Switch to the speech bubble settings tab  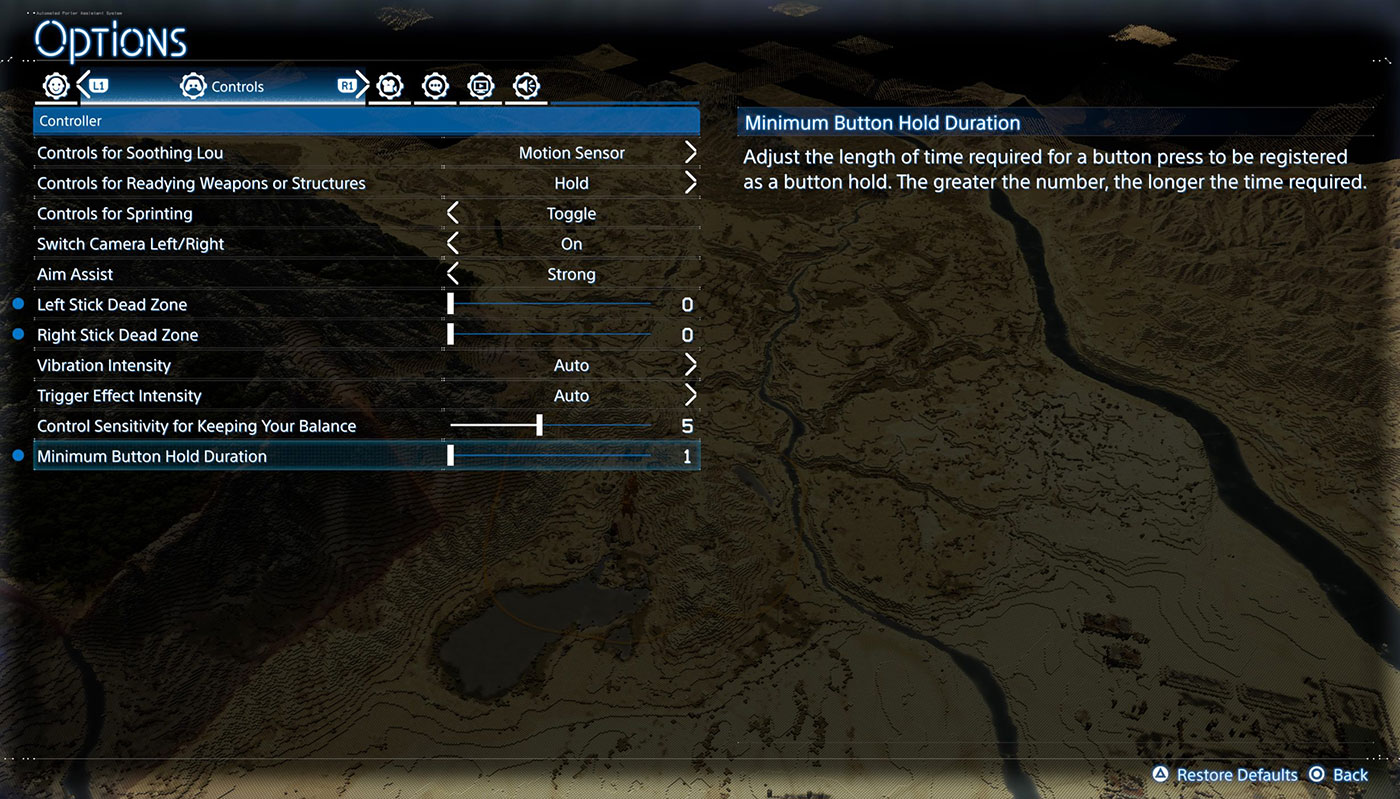435,87
